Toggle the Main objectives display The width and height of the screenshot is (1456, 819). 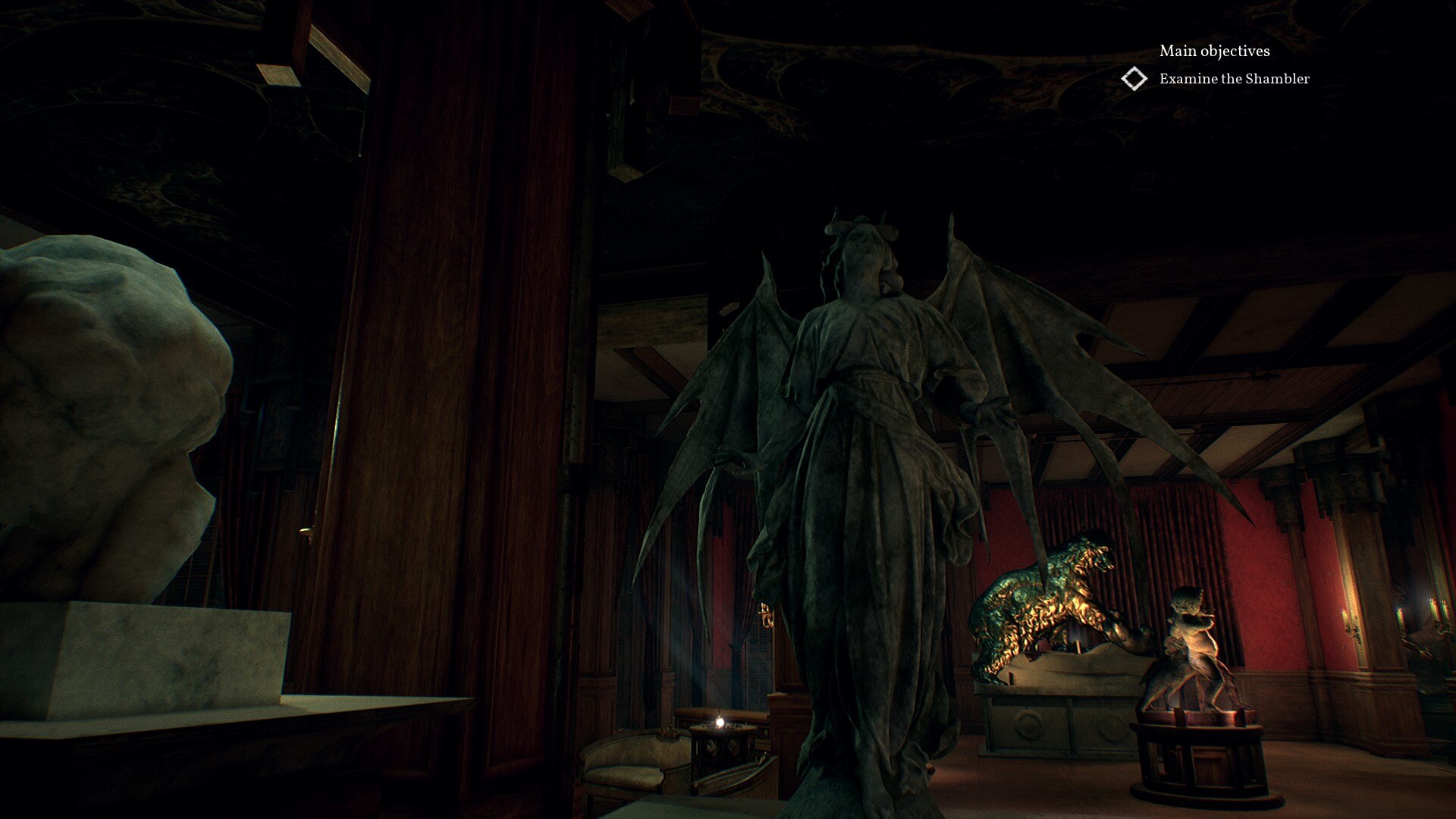[x=1213, y=52]
